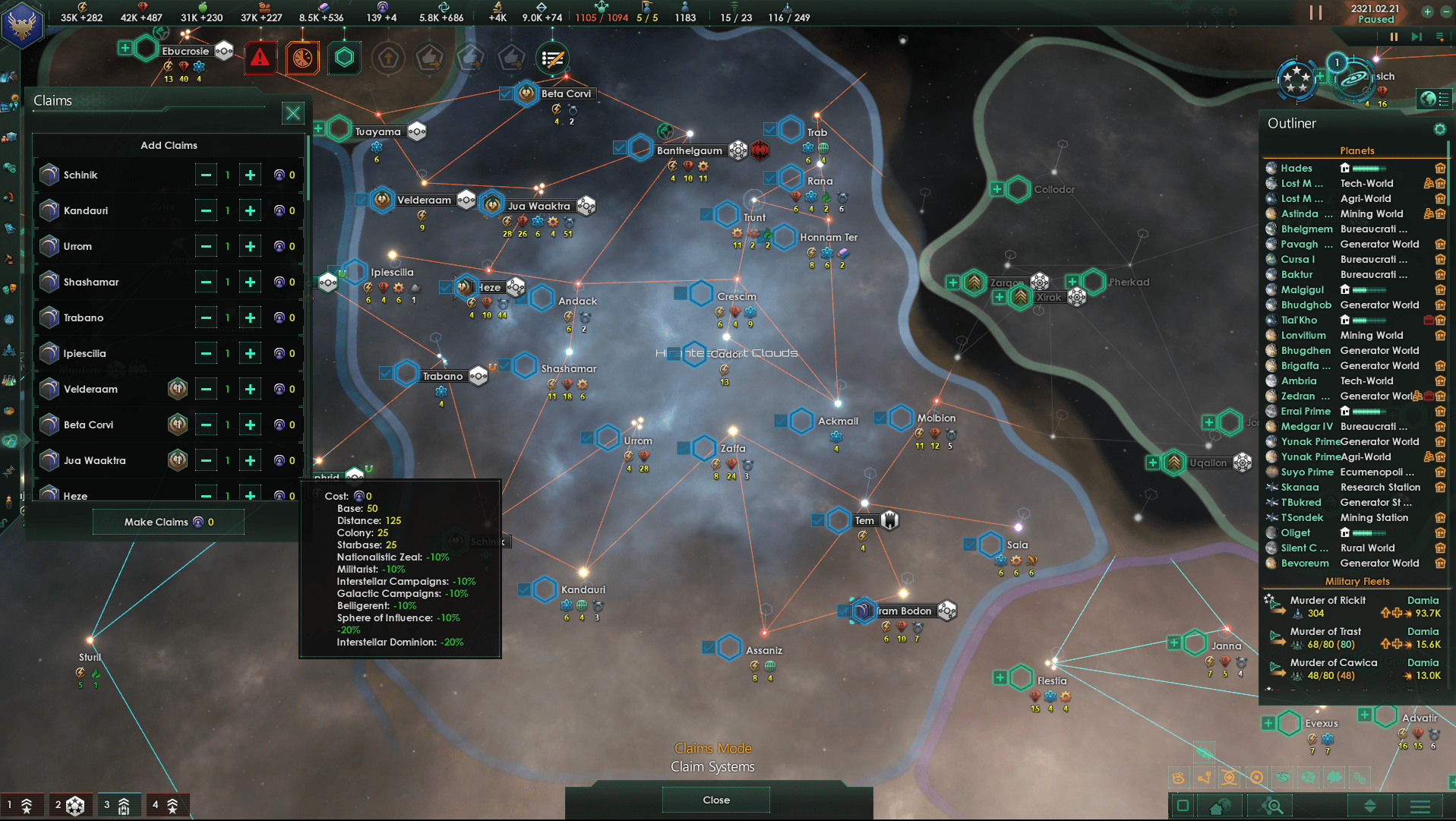This screenshot has height=821, width=1456.
Task: Switch to fleet group tab 3
Action: (118, 804)
